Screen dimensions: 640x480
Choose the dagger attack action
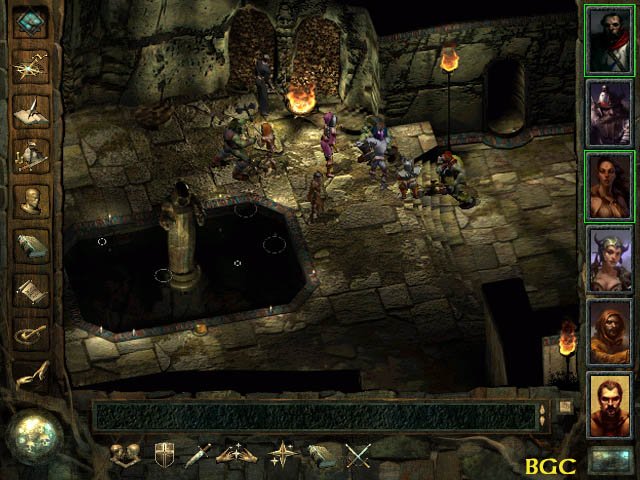click(x=199, y=456)
